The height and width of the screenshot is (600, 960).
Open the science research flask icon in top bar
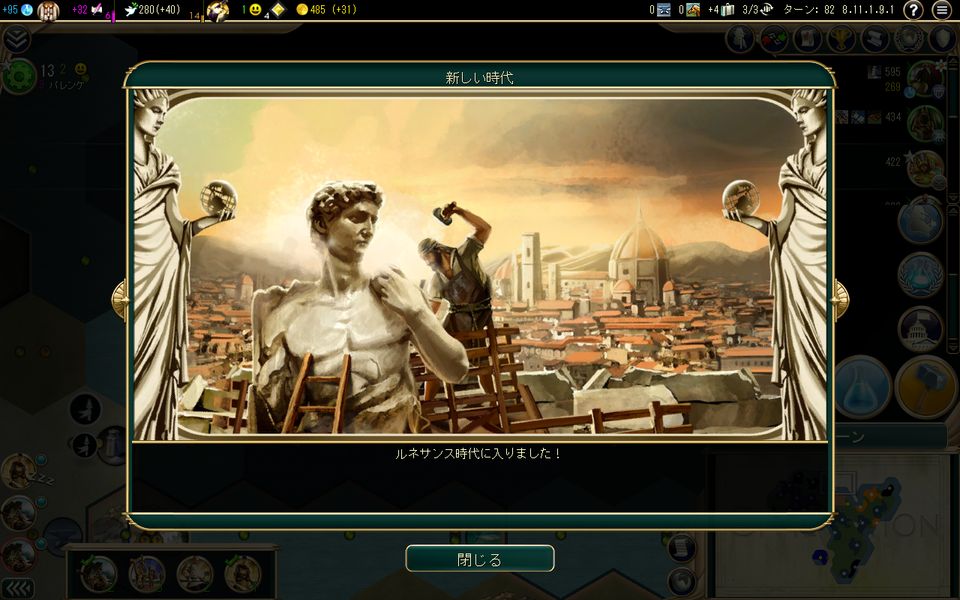(27, 10)
